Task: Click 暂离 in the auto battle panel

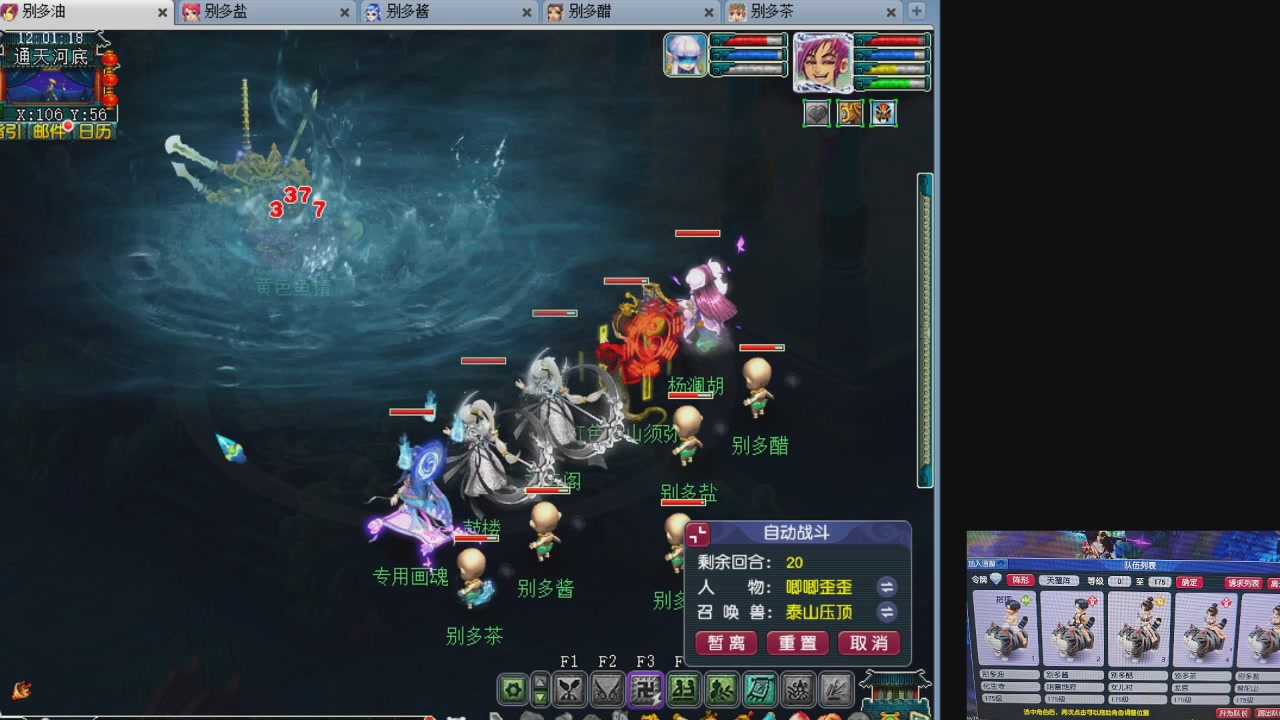Action: [726, 644]
